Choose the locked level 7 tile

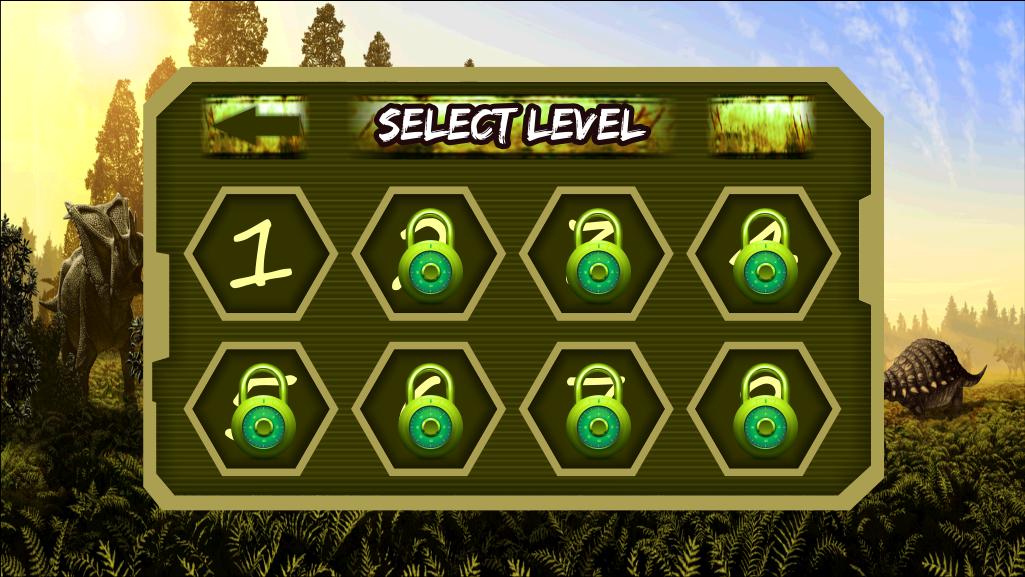[597, 409]
